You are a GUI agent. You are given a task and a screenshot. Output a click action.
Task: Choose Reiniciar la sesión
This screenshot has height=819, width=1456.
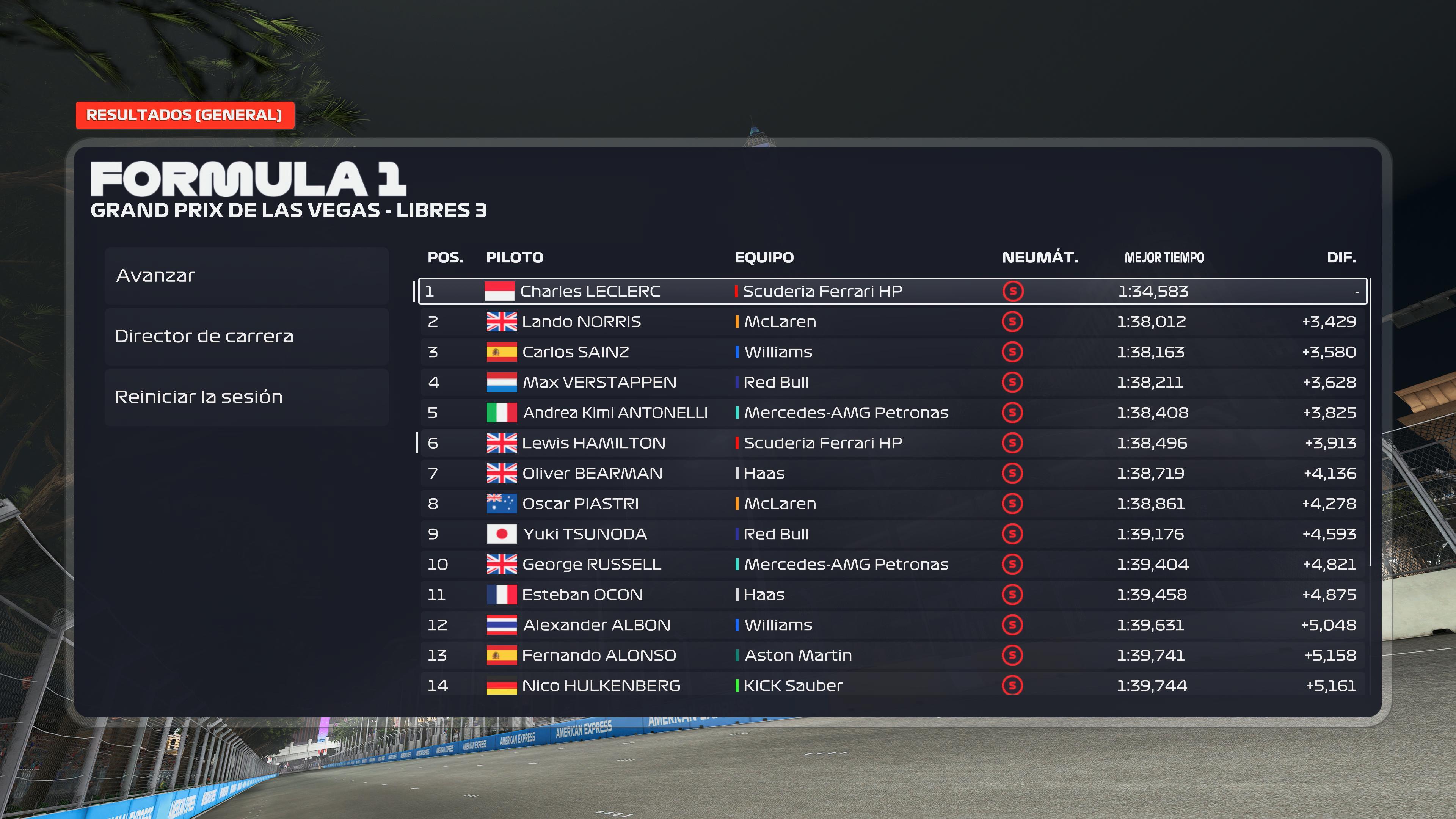246,397
